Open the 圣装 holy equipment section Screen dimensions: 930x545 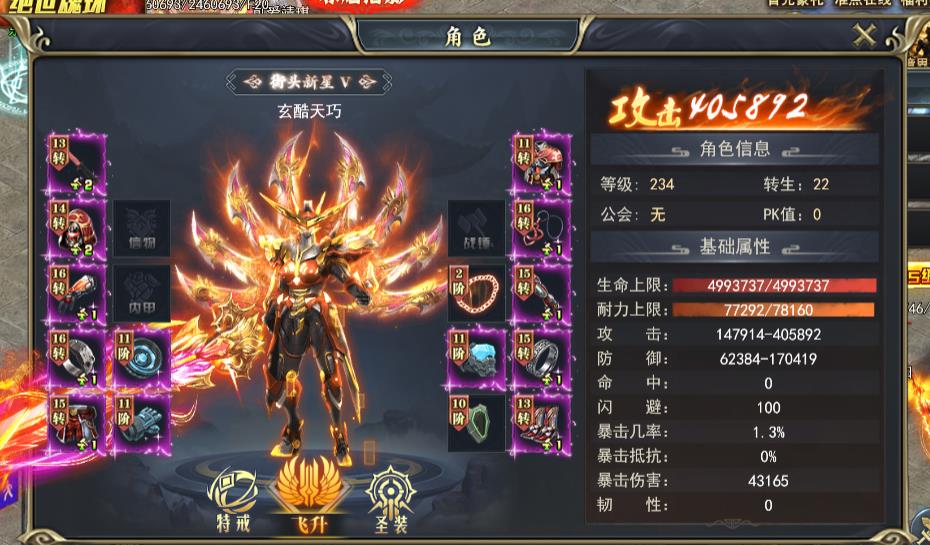(x=385, y=500)
